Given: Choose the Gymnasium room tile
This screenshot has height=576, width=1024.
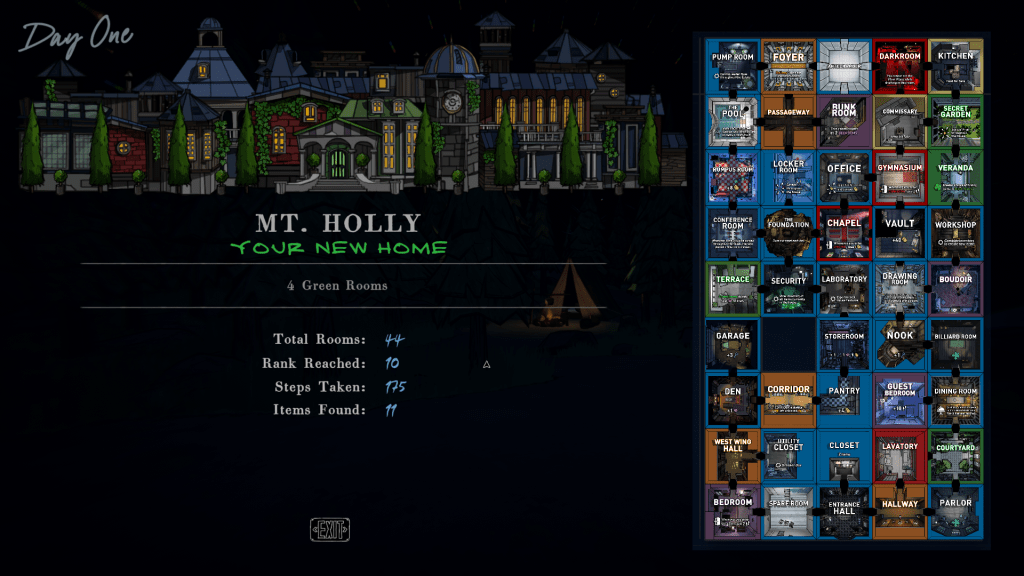Looking at the screenshot, I should tap(900, 177).
